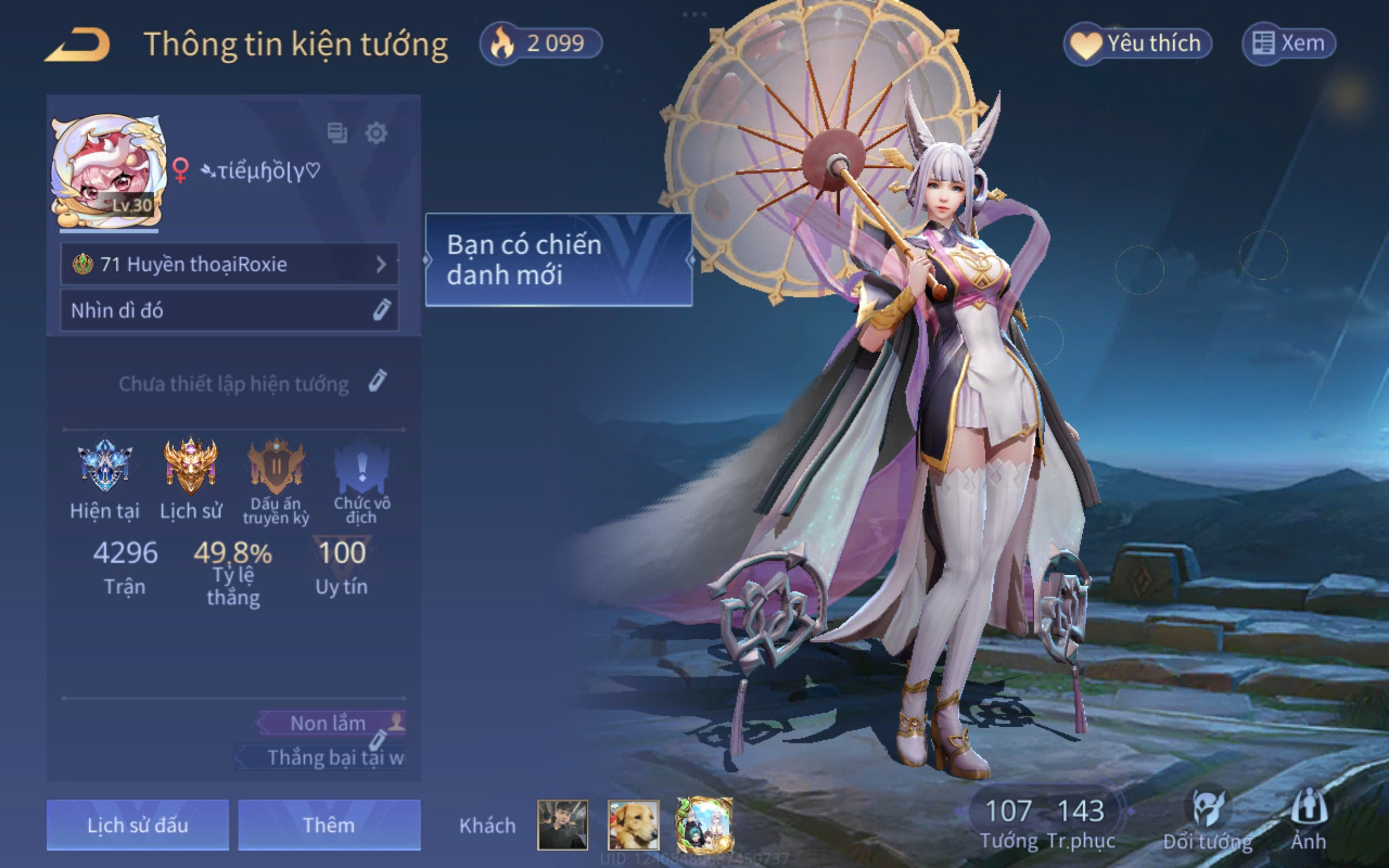View the visitor with the dog avatar

pos(633,825)
